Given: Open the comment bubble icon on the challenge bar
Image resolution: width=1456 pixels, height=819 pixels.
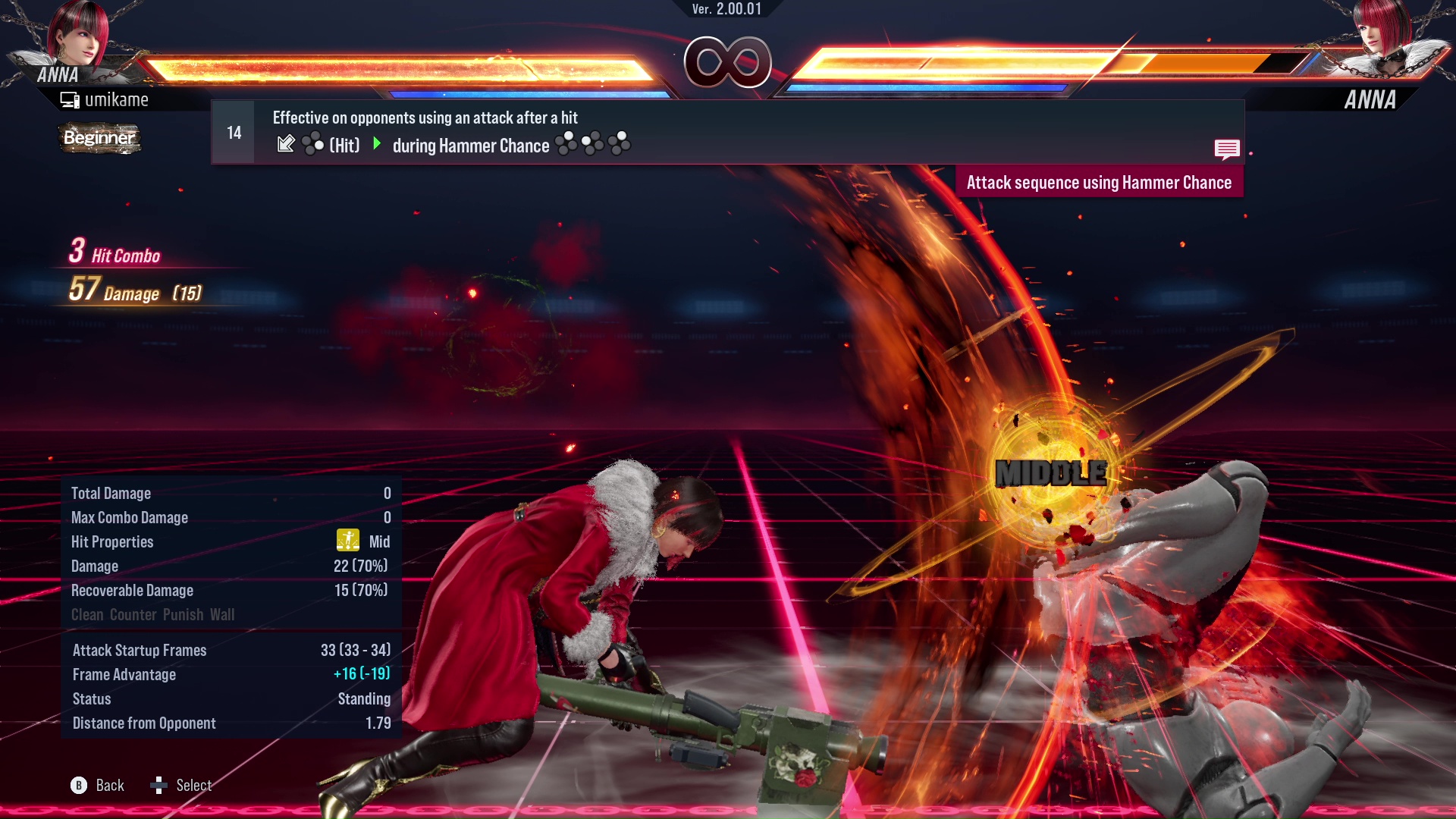Looking at the screenshot, I should coord(1228,149).
